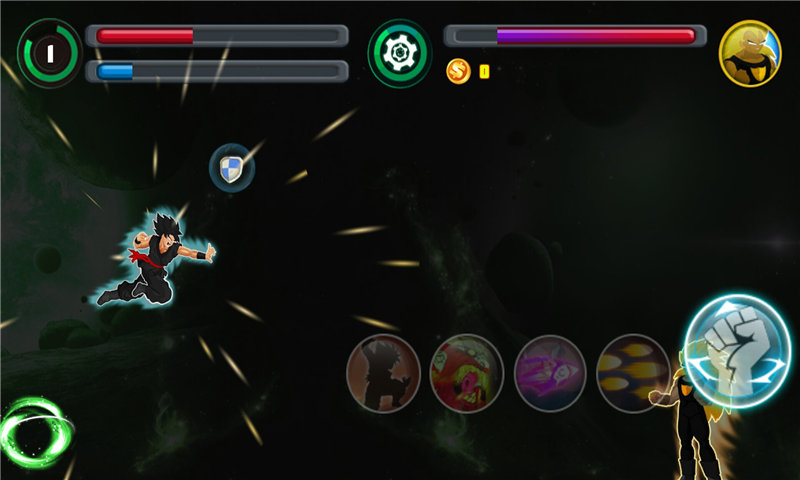This screenshot has height=480, width=800.
Task: Trigger the purple energy beam skill
Action: point(549,373)
